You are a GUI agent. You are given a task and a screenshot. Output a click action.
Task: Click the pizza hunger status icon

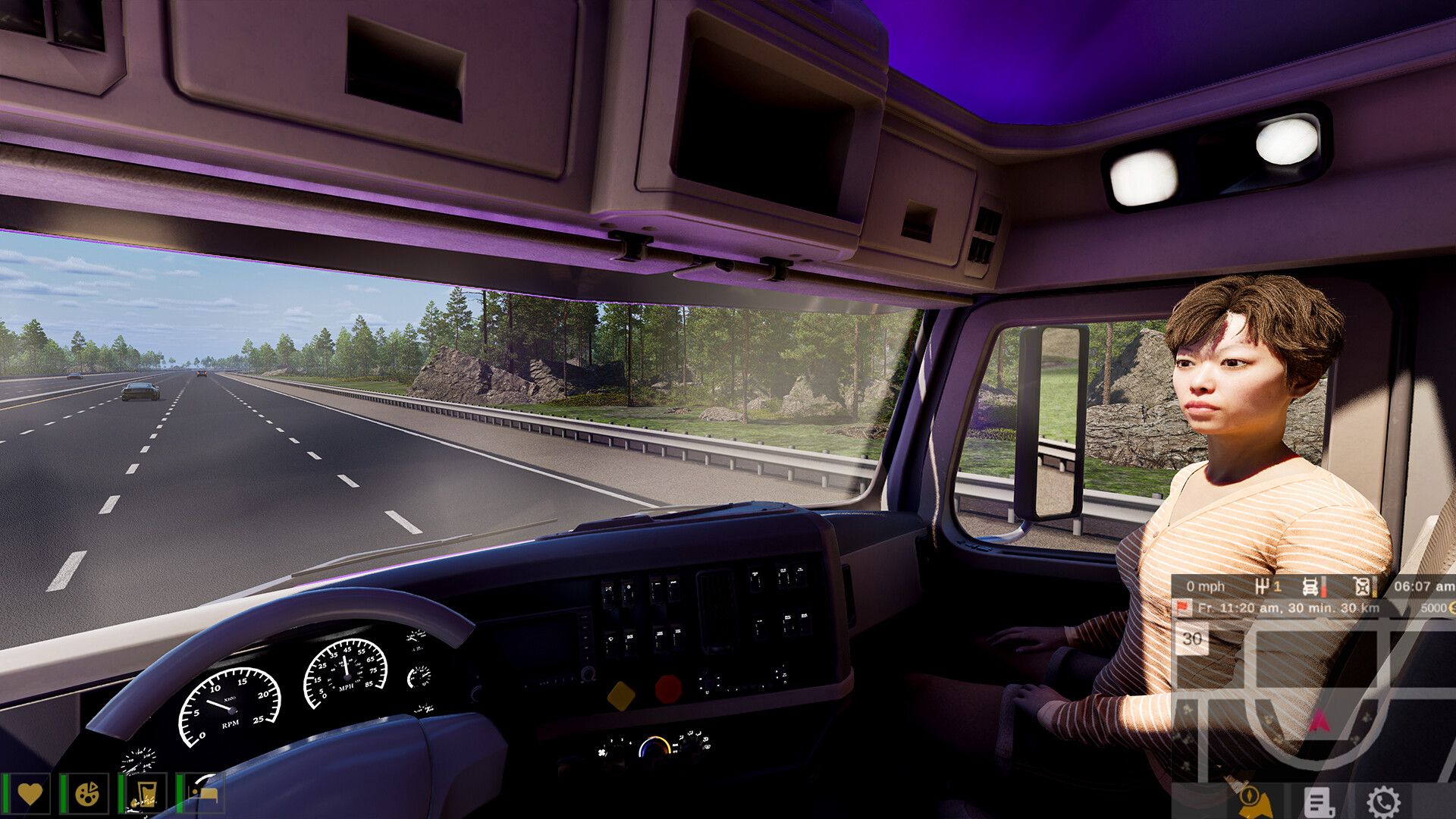(87, 794)
